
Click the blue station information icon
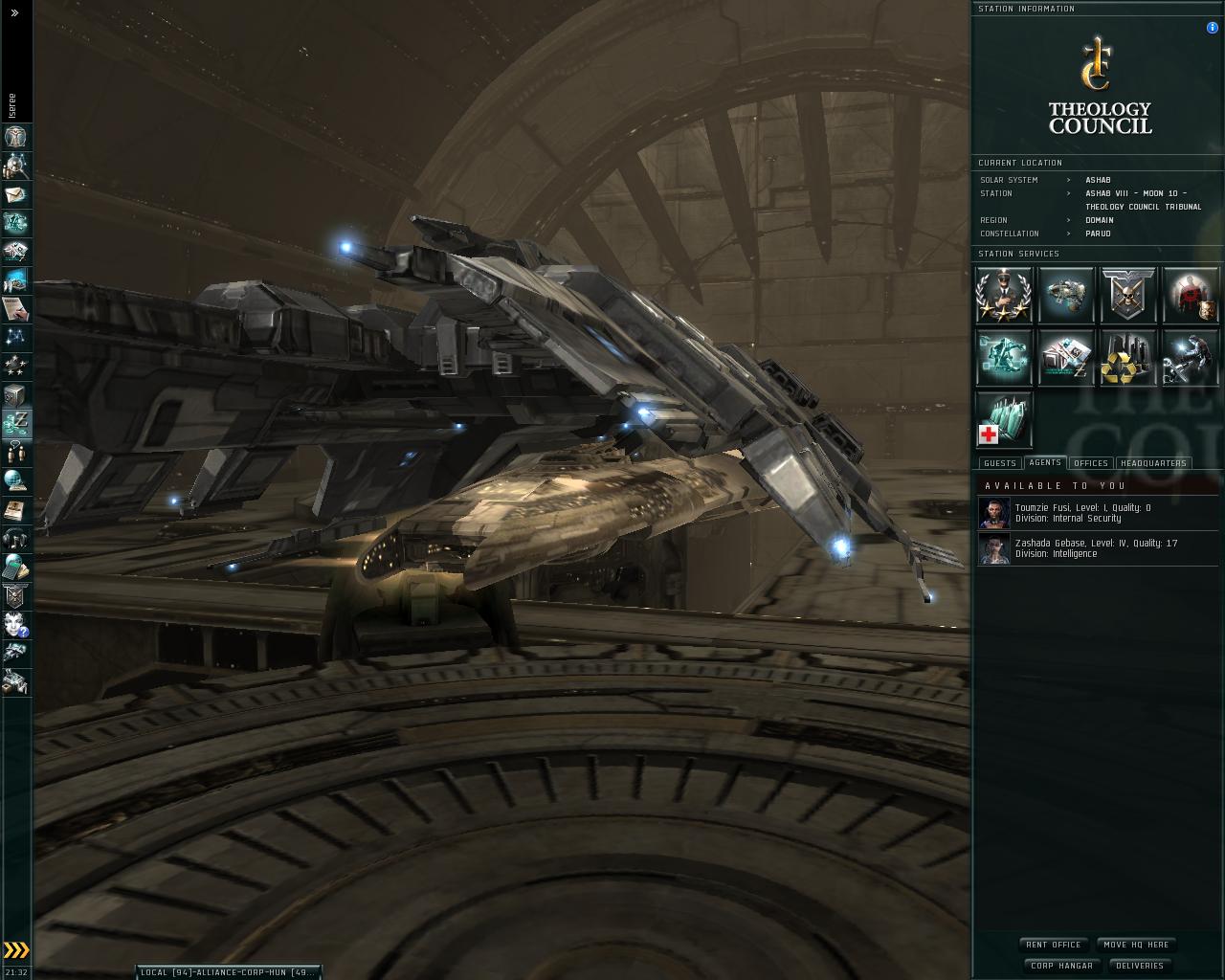pos(1213,28)
